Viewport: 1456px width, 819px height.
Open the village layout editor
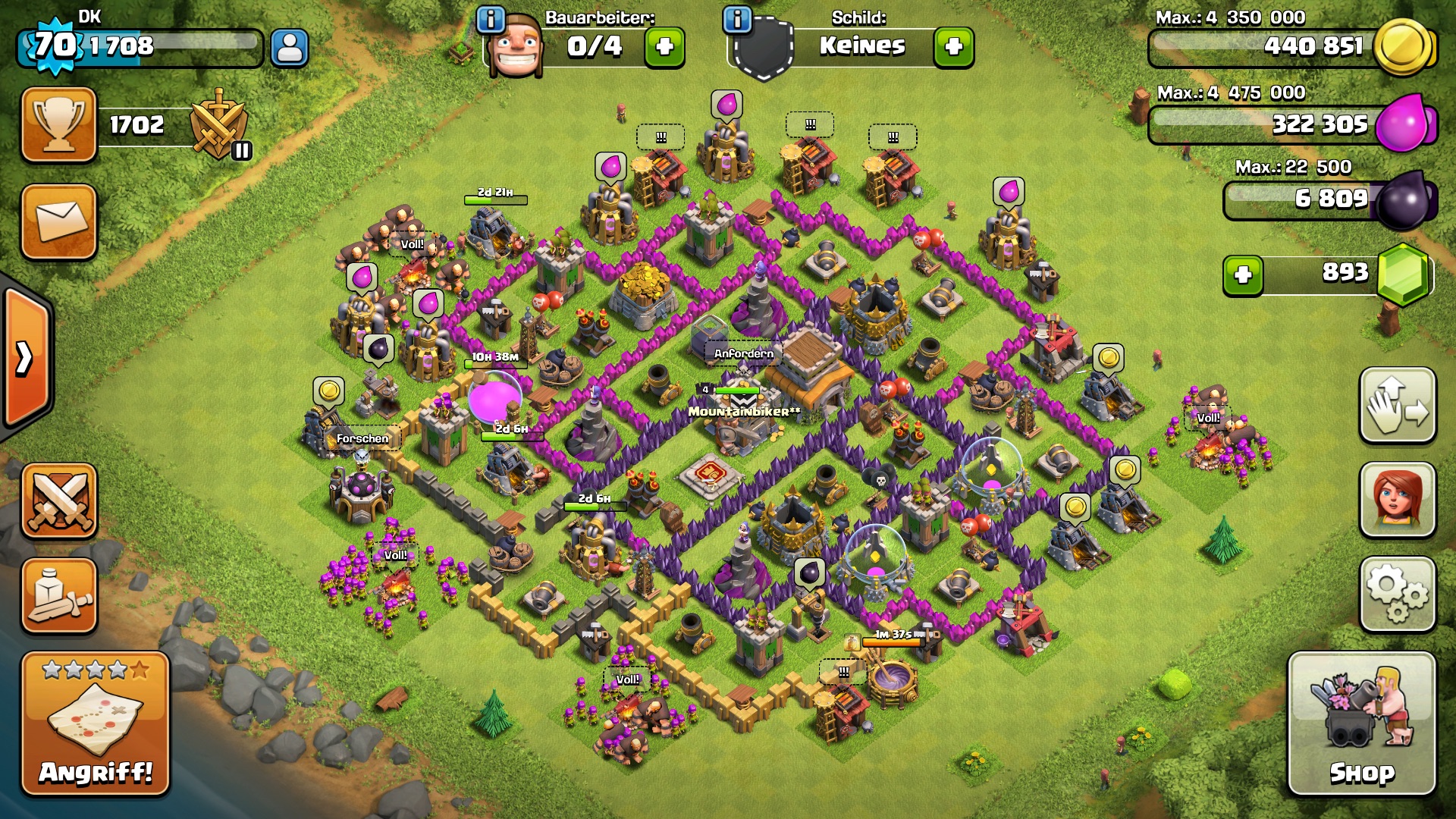(1398, 406)
